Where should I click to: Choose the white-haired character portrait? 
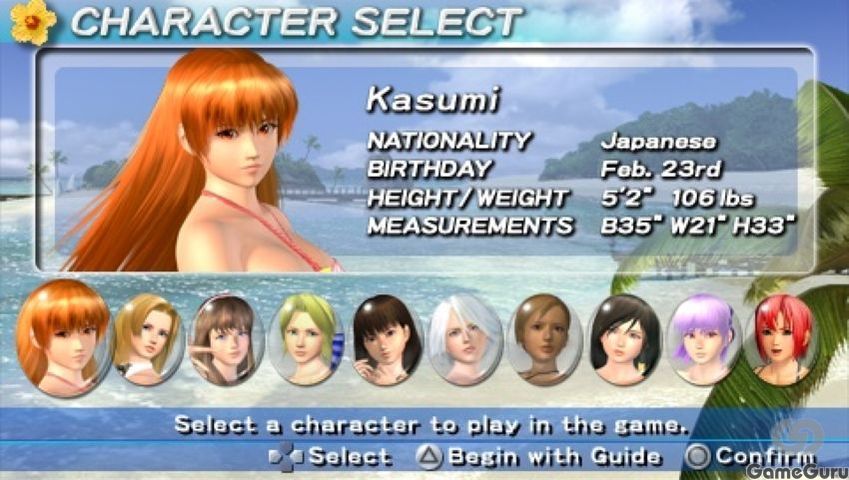(464, 336)
